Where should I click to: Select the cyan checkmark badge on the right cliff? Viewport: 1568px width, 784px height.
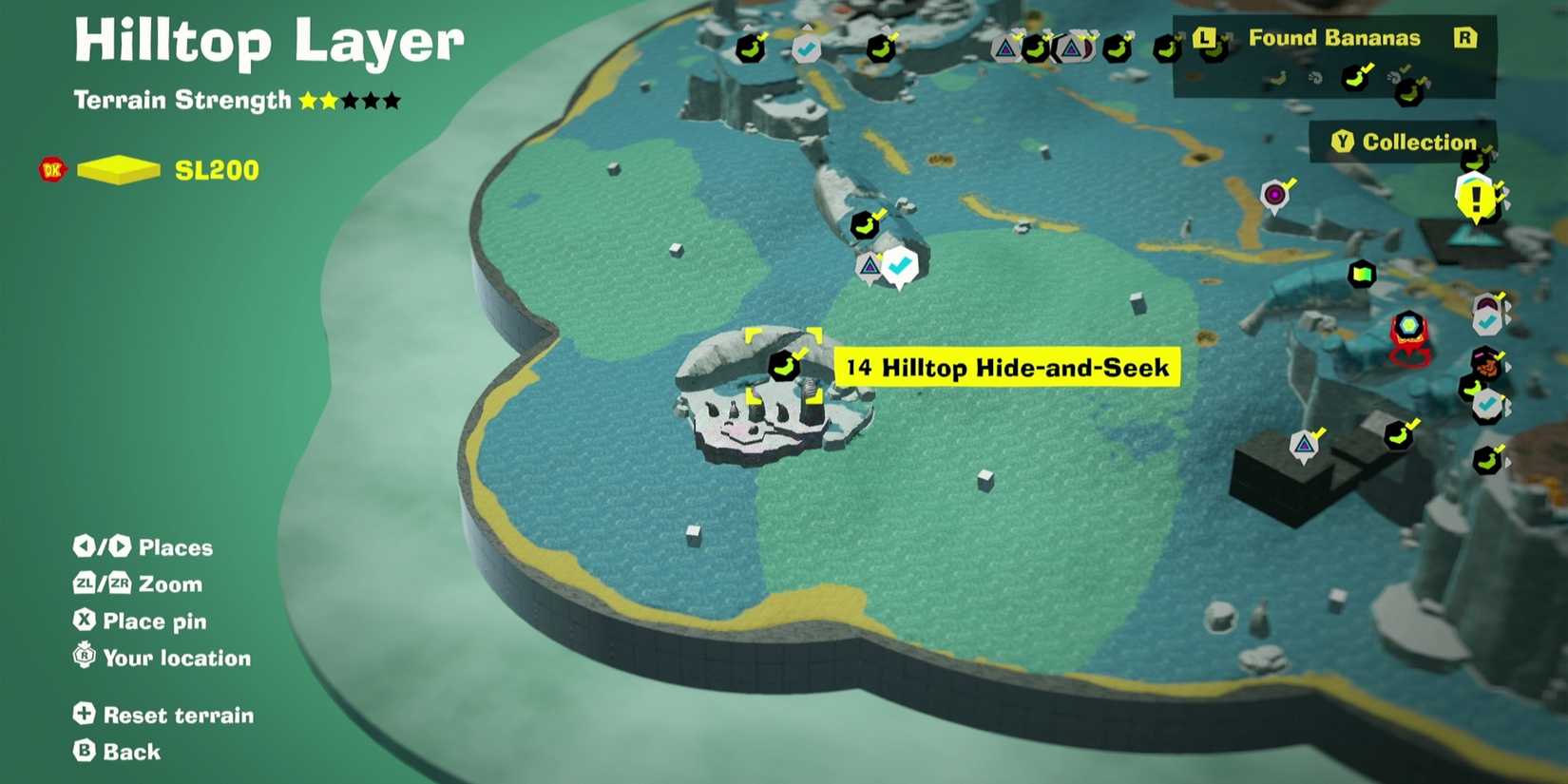click(1485, 402)
